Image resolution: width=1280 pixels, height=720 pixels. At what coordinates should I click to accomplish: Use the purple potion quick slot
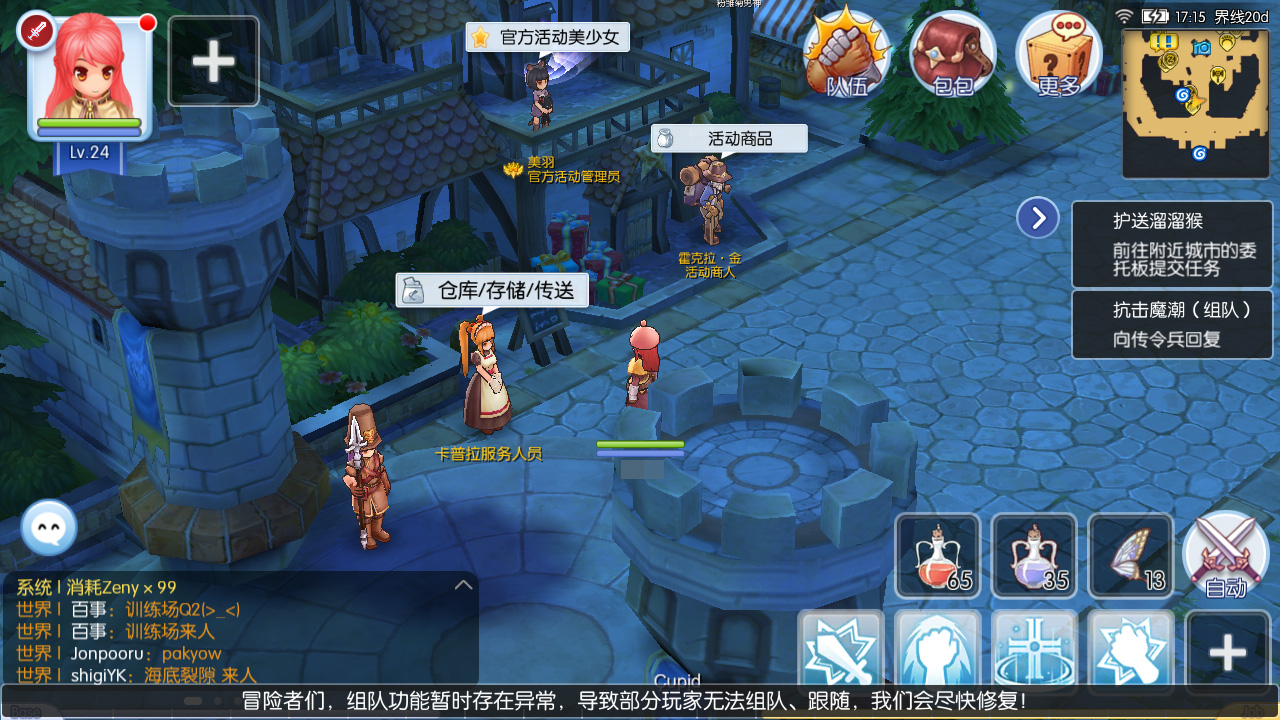tap(1034, 555)
